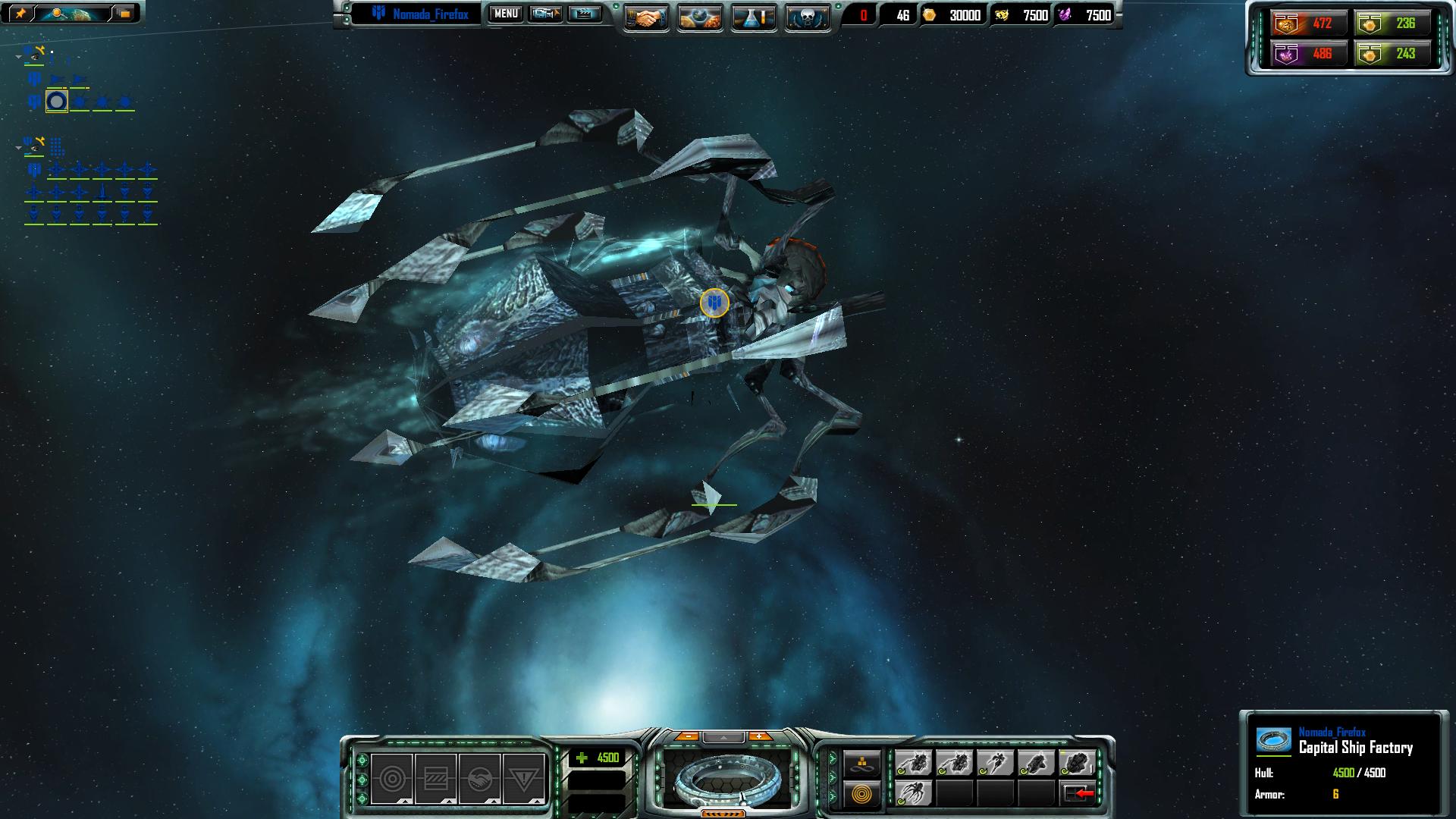Select the Capital Ship Factory ring icon

point(57,101)
